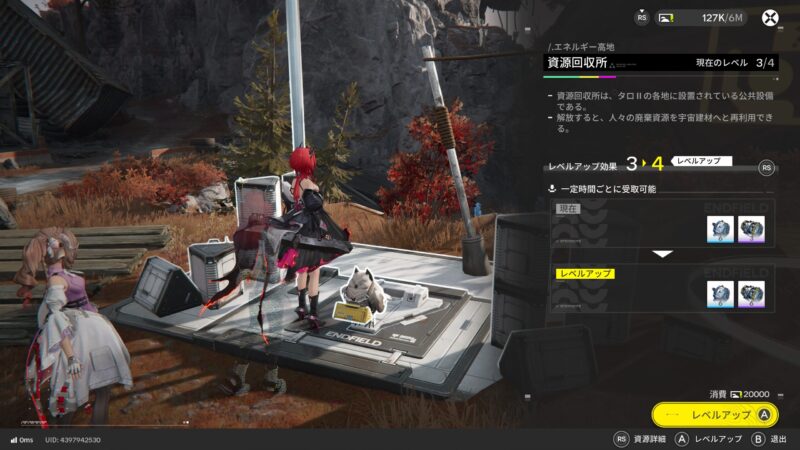Inspect the blue reward item in the レベルアップ row
The image size is (800, 450).
(x=720, y=294)
